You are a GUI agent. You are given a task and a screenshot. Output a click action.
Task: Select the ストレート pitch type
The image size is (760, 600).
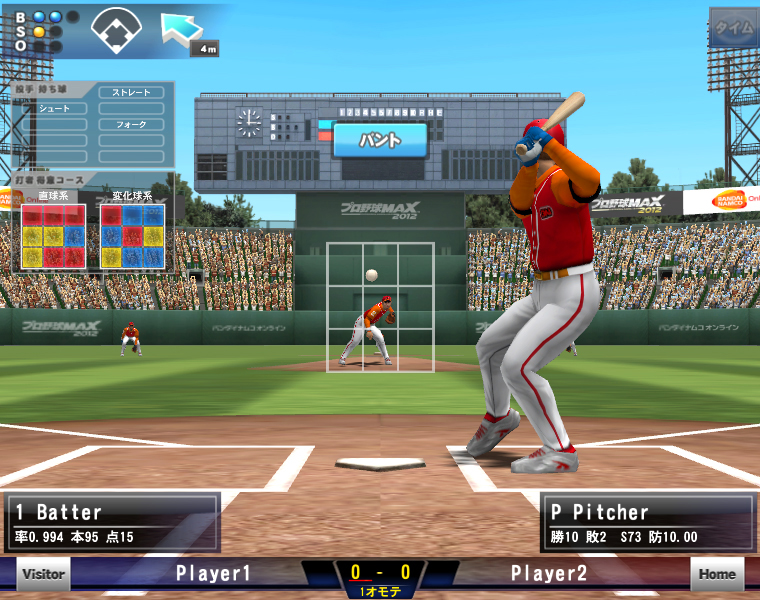pos(131,93)
